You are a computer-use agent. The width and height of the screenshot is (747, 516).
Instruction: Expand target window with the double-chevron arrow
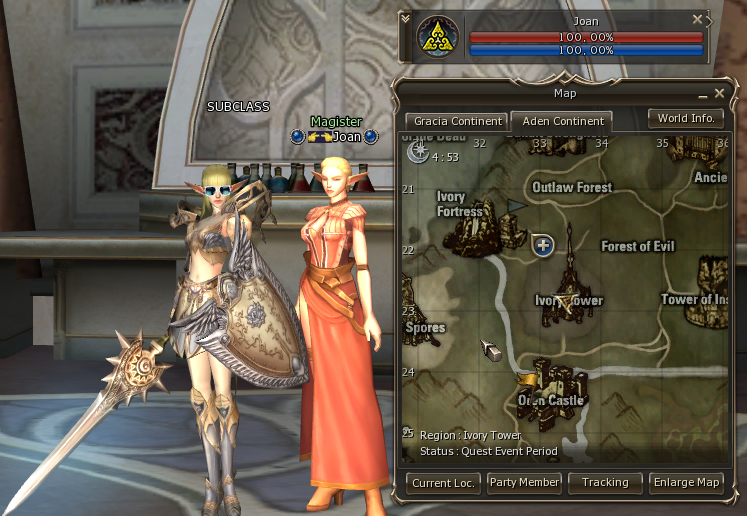[404, 18]
